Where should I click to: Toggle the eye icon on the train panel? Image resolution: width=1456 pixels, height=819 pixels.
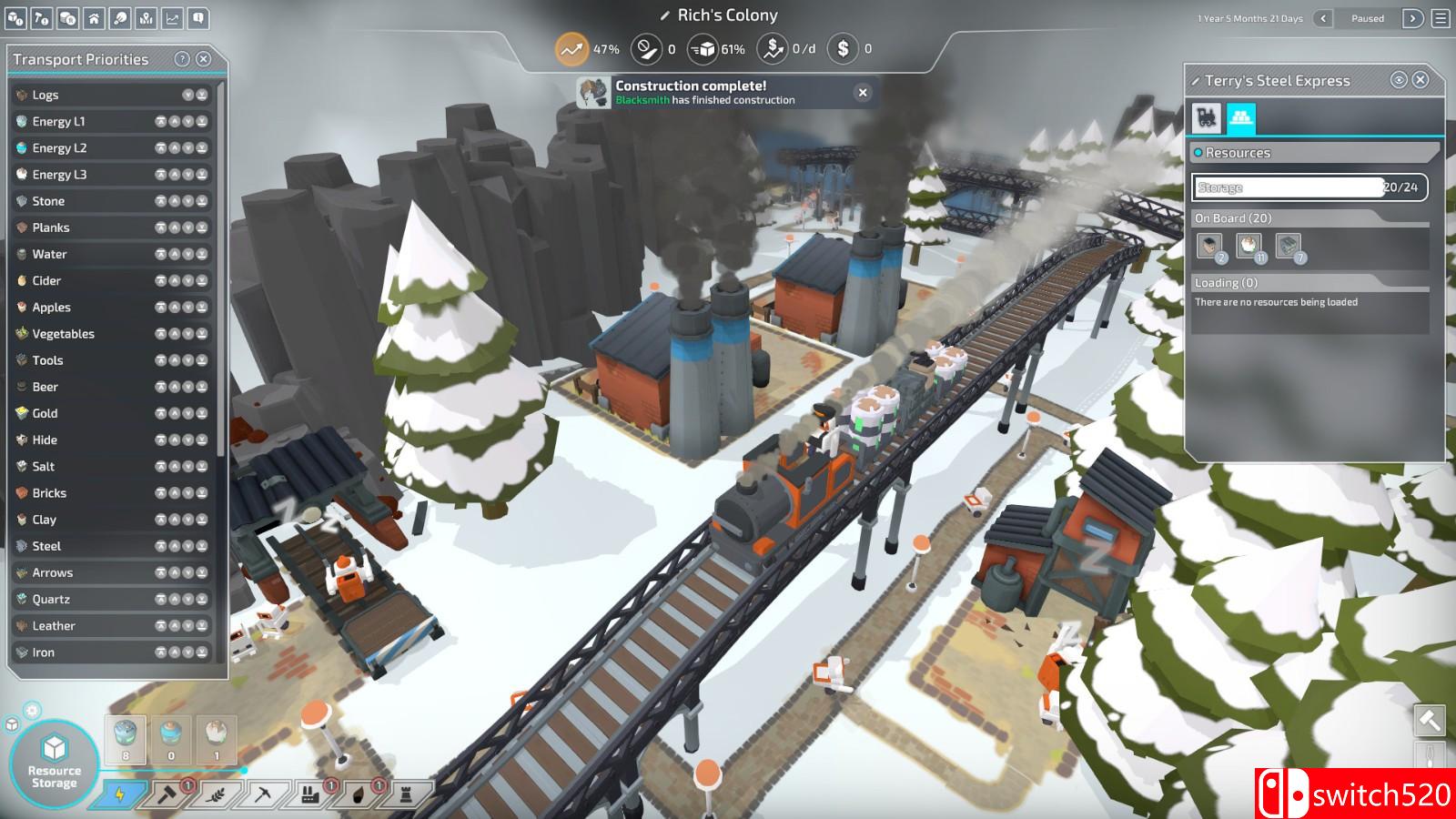[x=1399, y=80]
